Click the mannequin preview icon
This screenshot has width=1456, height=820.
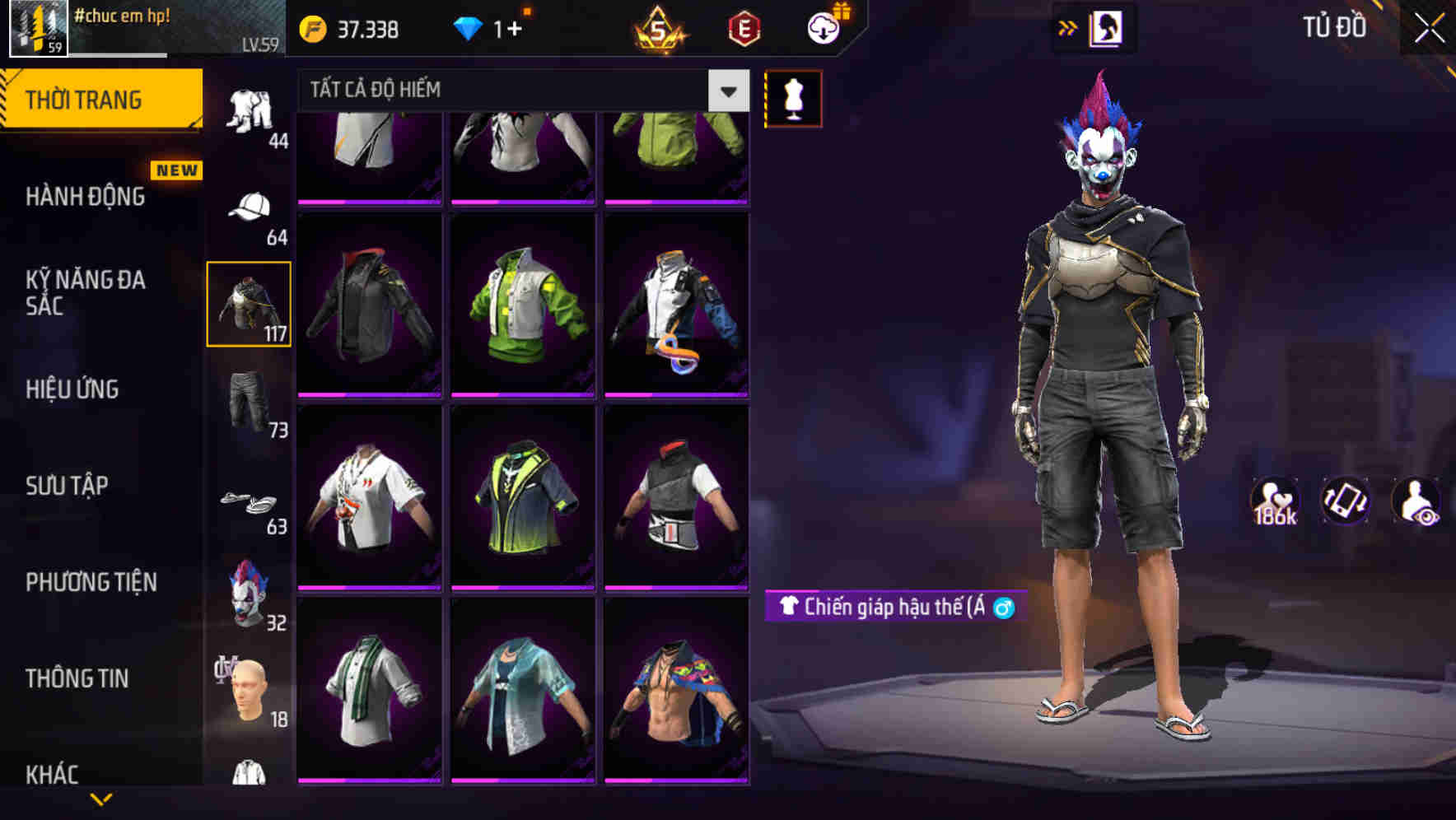pyautogui.click(x=793, y=97)
